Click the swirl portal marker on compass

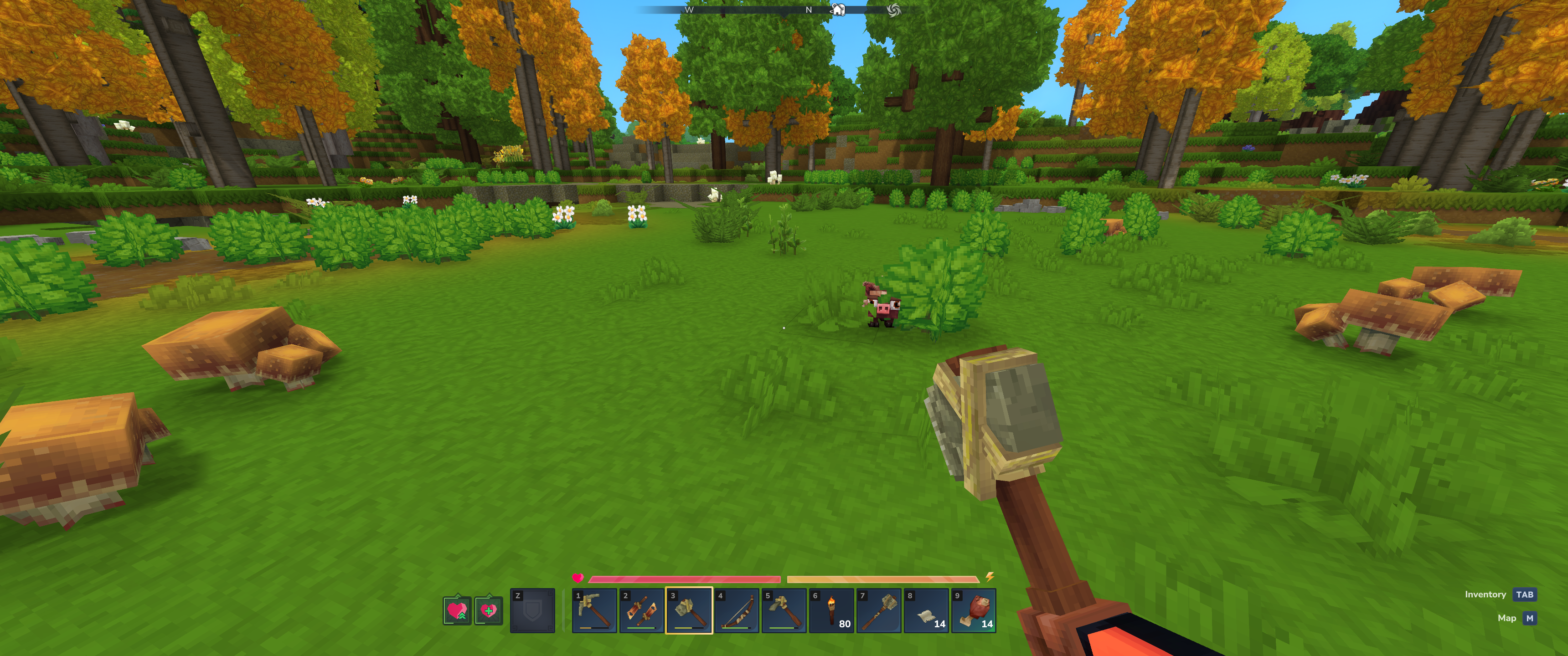(893, 10)
